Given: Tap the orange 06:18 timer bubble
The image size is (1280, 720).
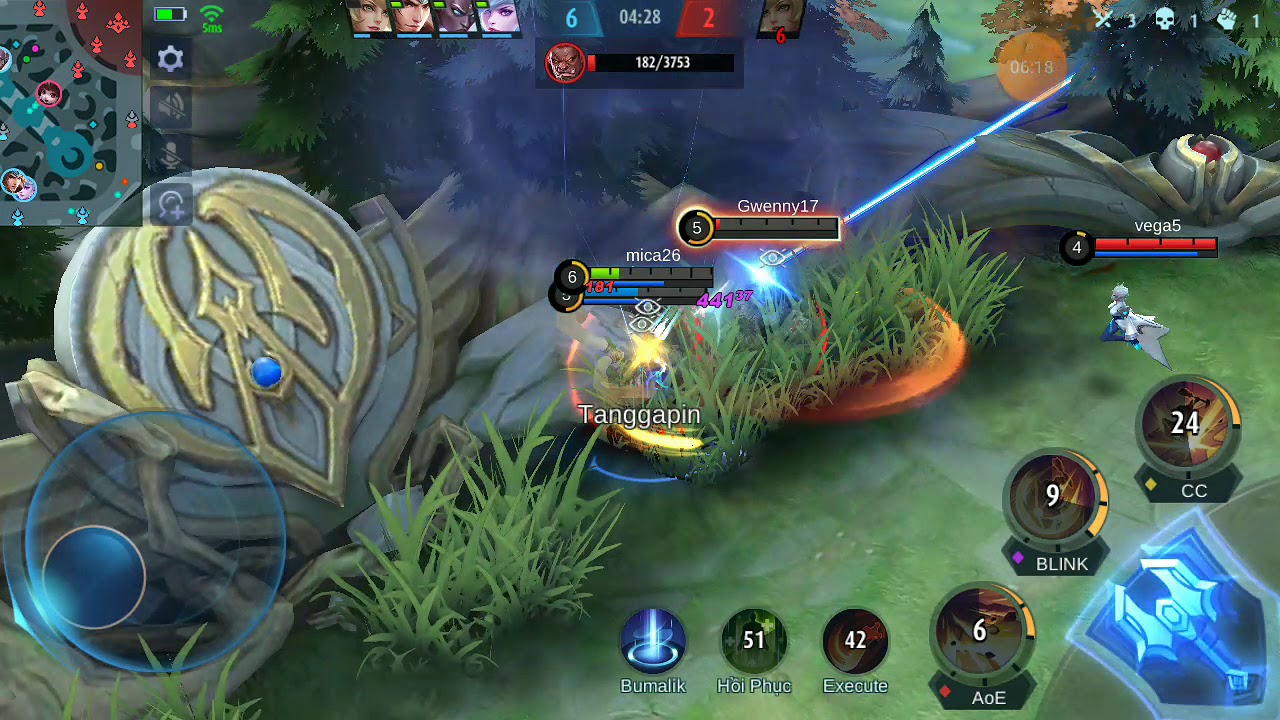Looking at the screenshot, I should (x=1032, y=67).
